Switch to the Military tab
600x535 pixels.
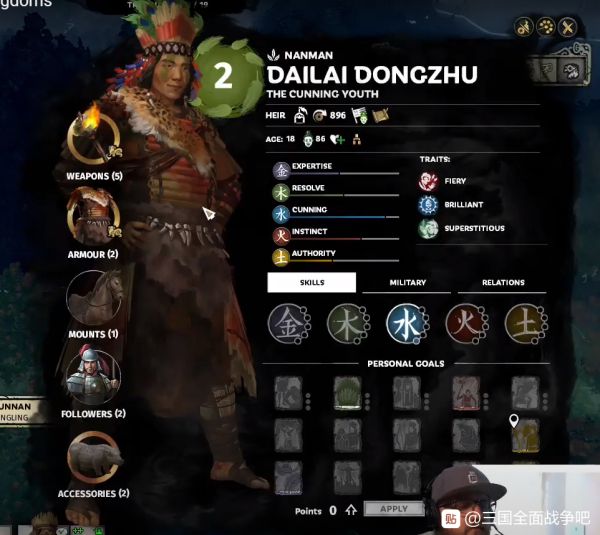click(x=407, y=283)
